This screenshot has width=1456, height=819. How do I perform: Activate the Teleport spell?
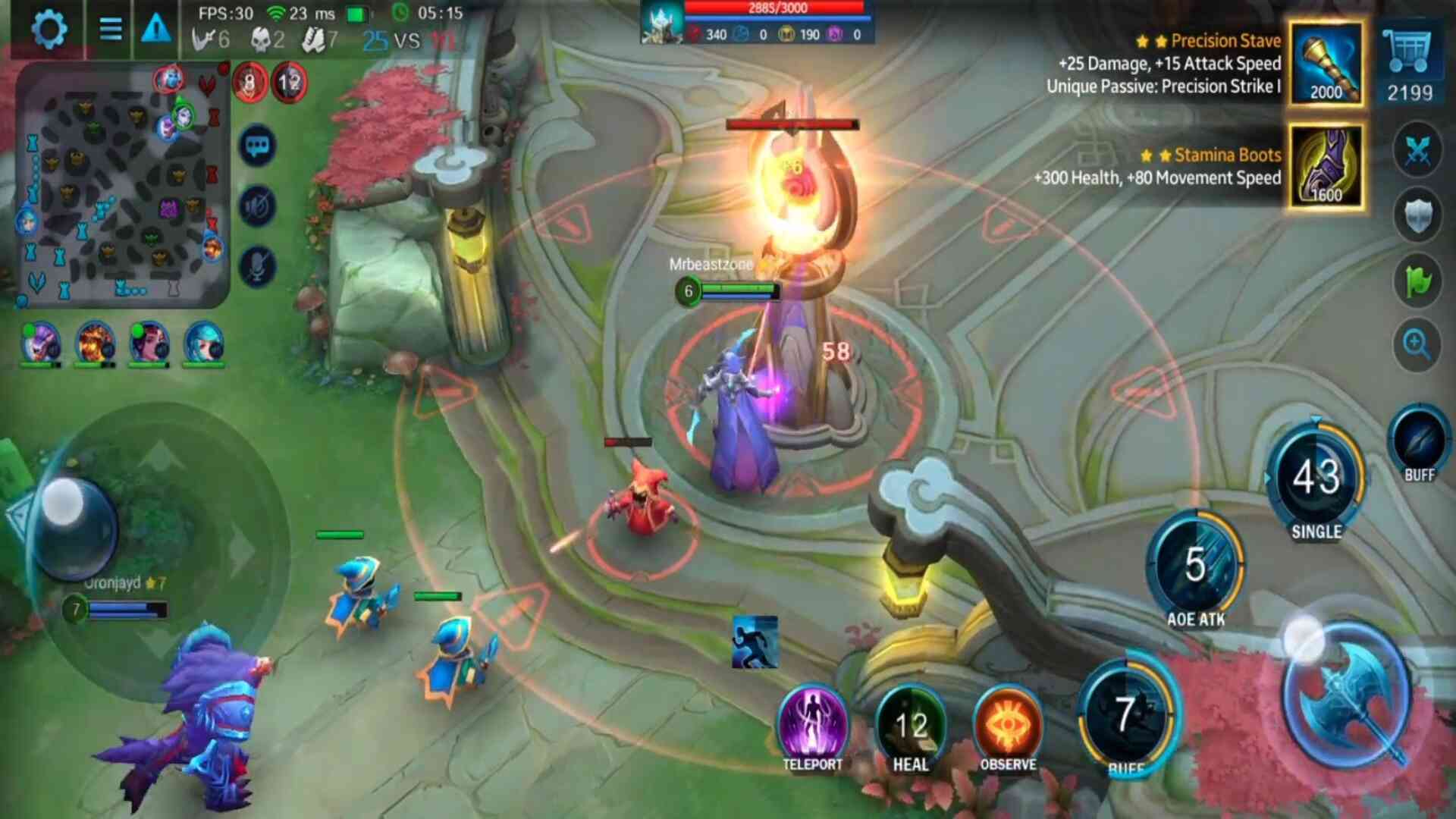[812, 724]
